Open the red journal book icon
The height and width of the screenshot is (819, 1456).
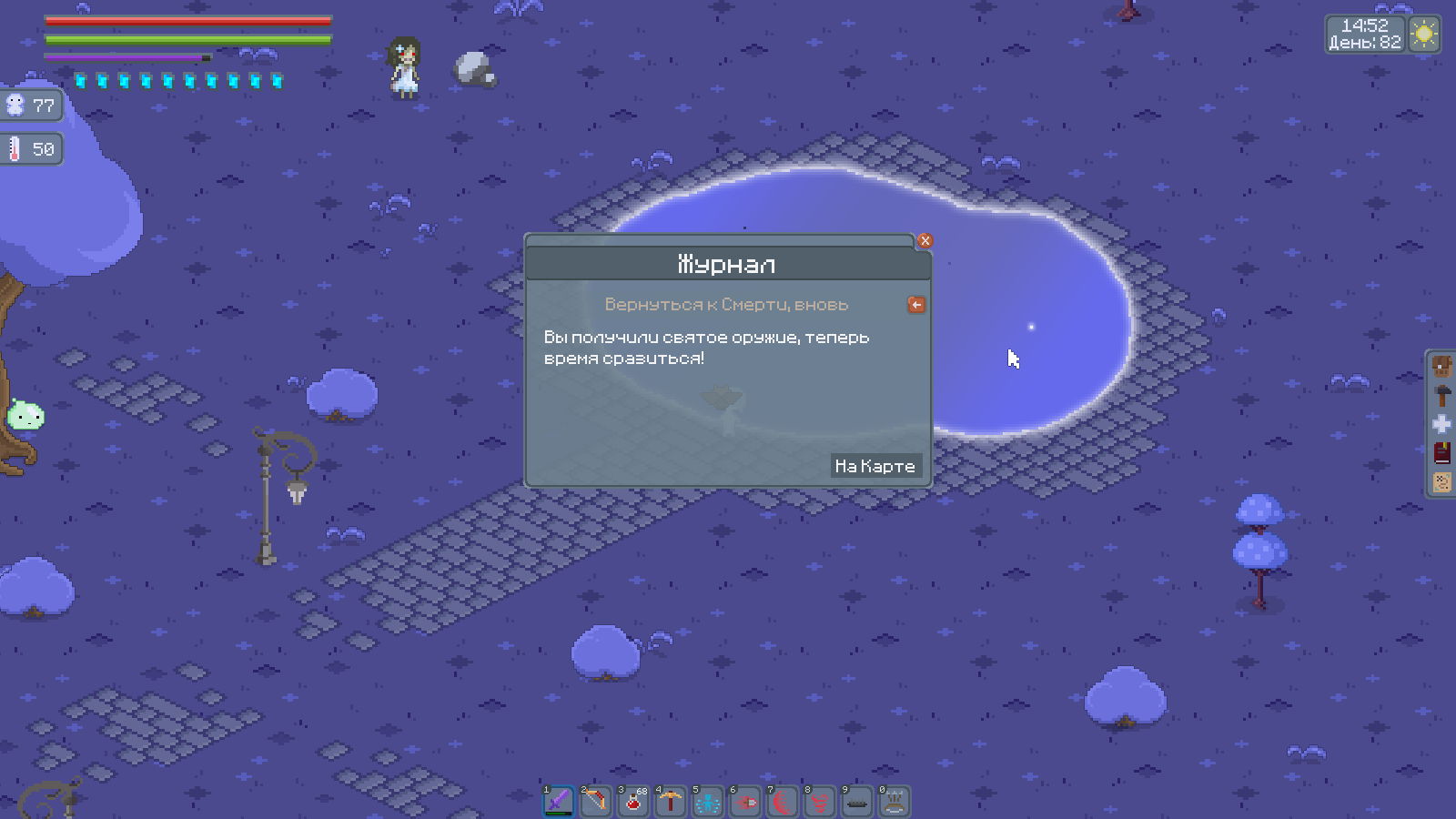tap(1442, 452)
